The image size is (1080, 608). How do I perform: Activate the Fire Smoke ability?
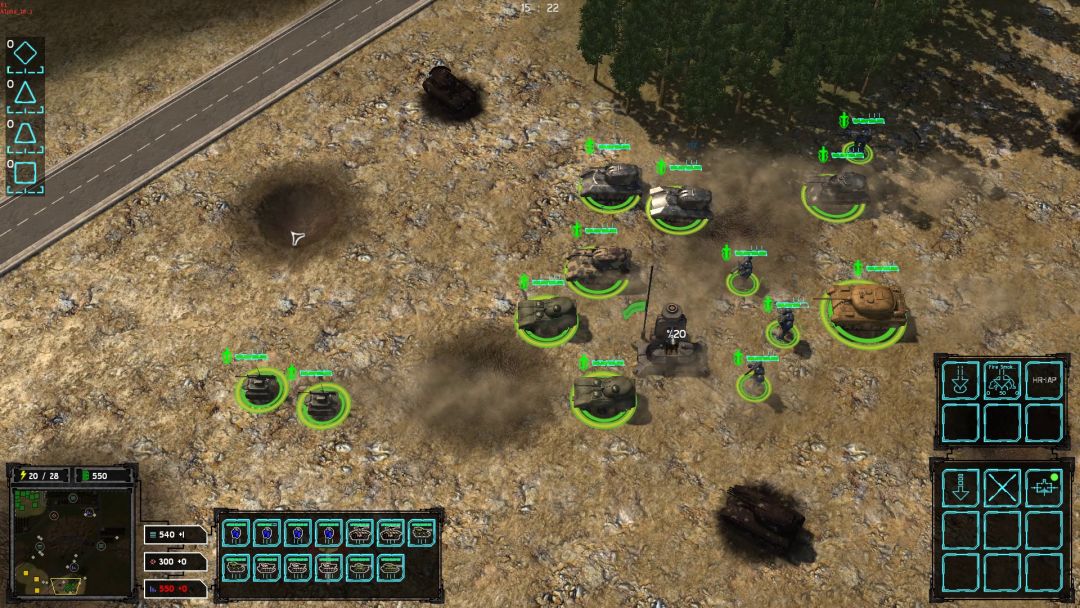point(1002,380)
